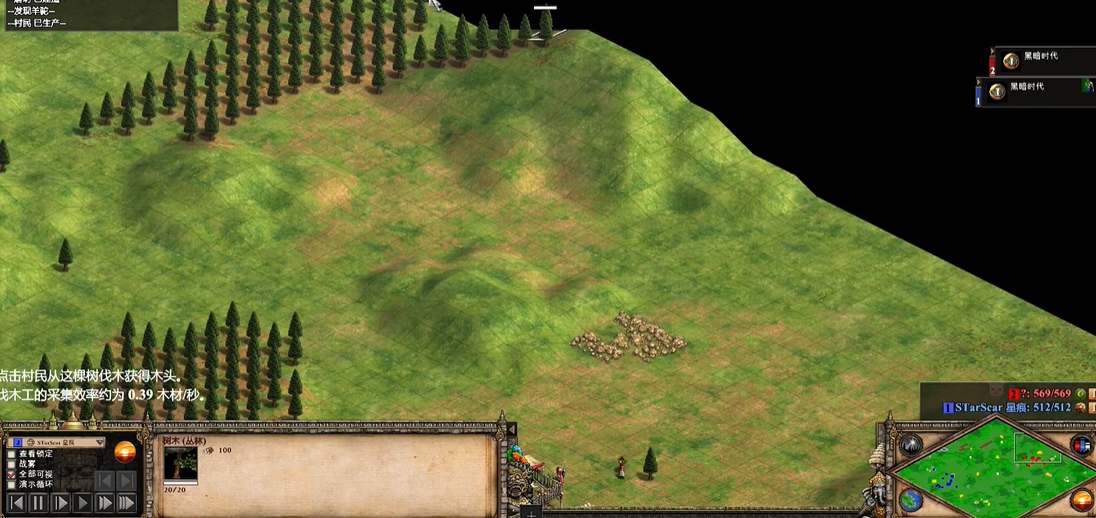The image size is (1096, 518).
Task: Switch the minimap to globe terrain mode
Action: 910,500
